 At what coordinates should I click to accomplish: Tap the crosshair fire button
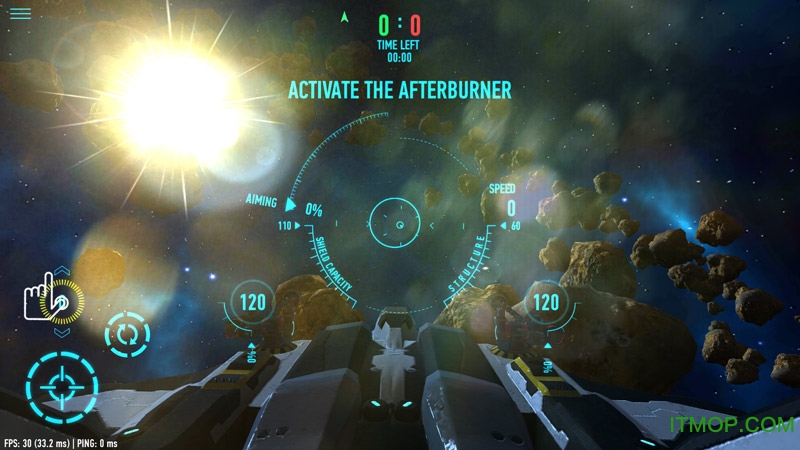62,383
